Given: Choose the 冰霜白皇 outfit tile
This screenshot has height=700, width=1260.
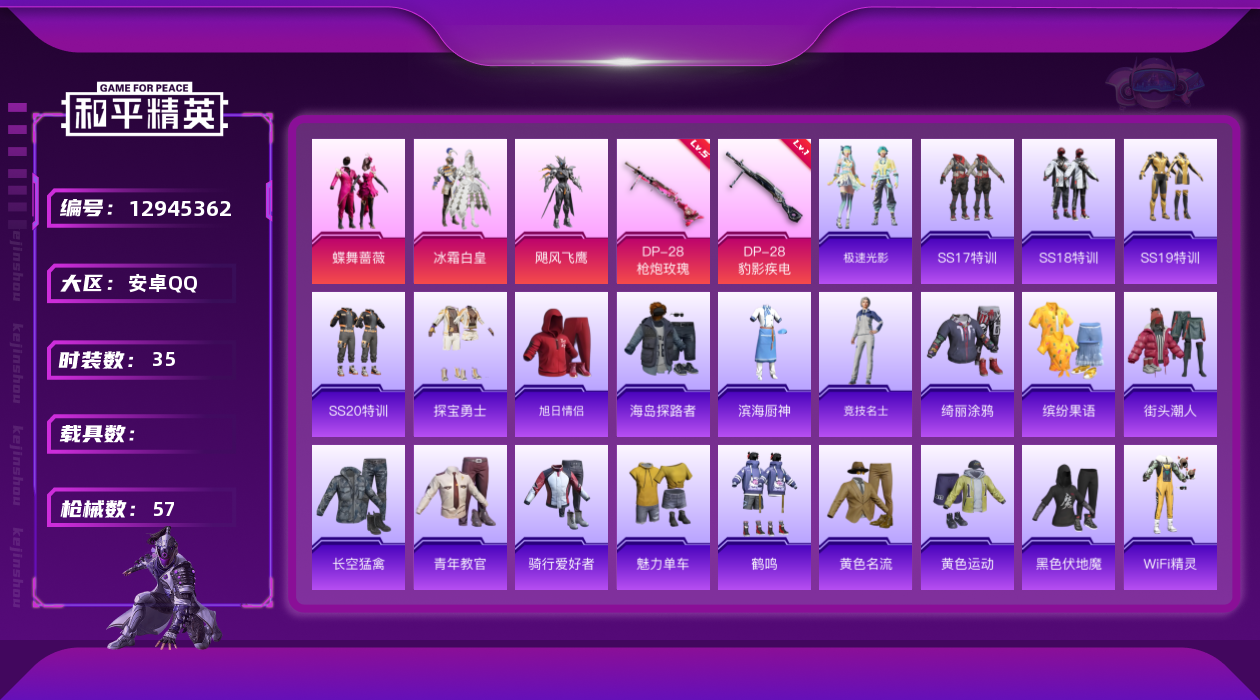Looking at the screenshot, I should pos(460,211).
